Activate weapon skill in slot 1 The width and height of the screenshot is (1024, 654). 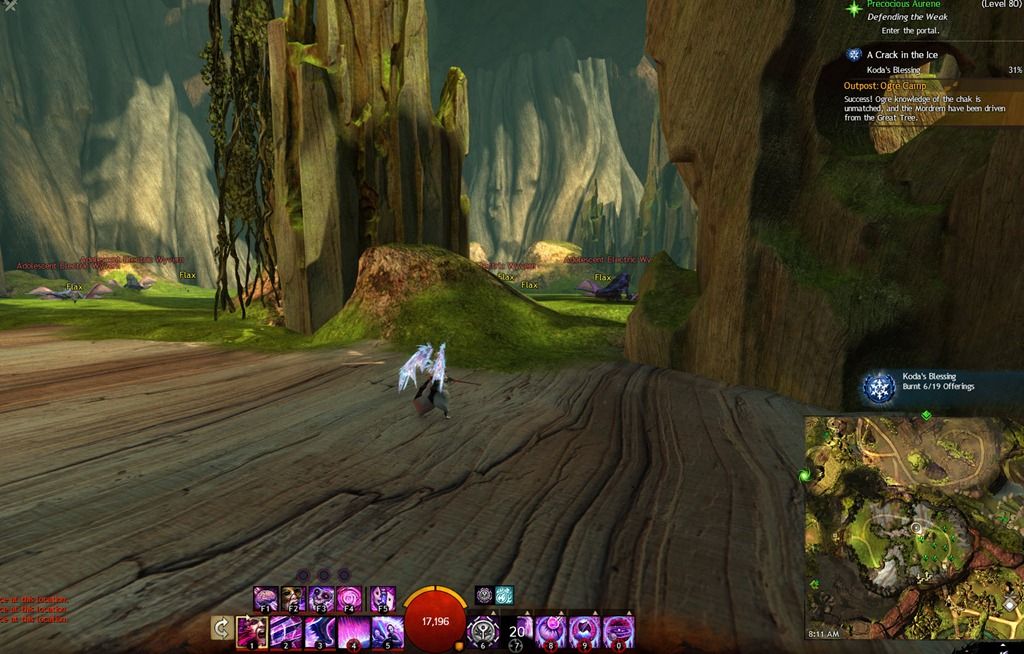coord(252,632)
